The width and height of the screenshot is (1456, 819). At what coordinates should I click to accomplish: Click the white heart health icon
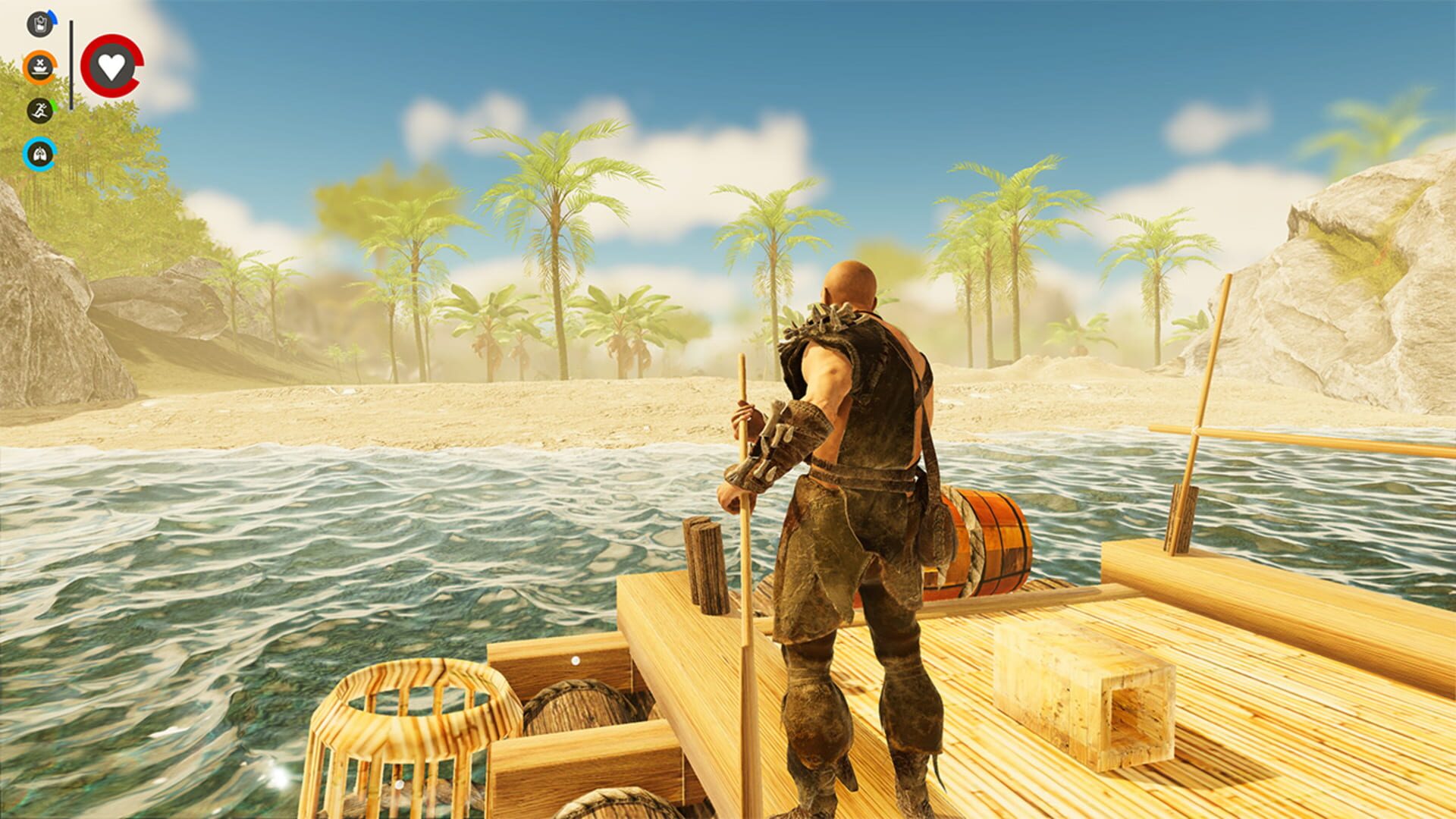click(112, 67)
